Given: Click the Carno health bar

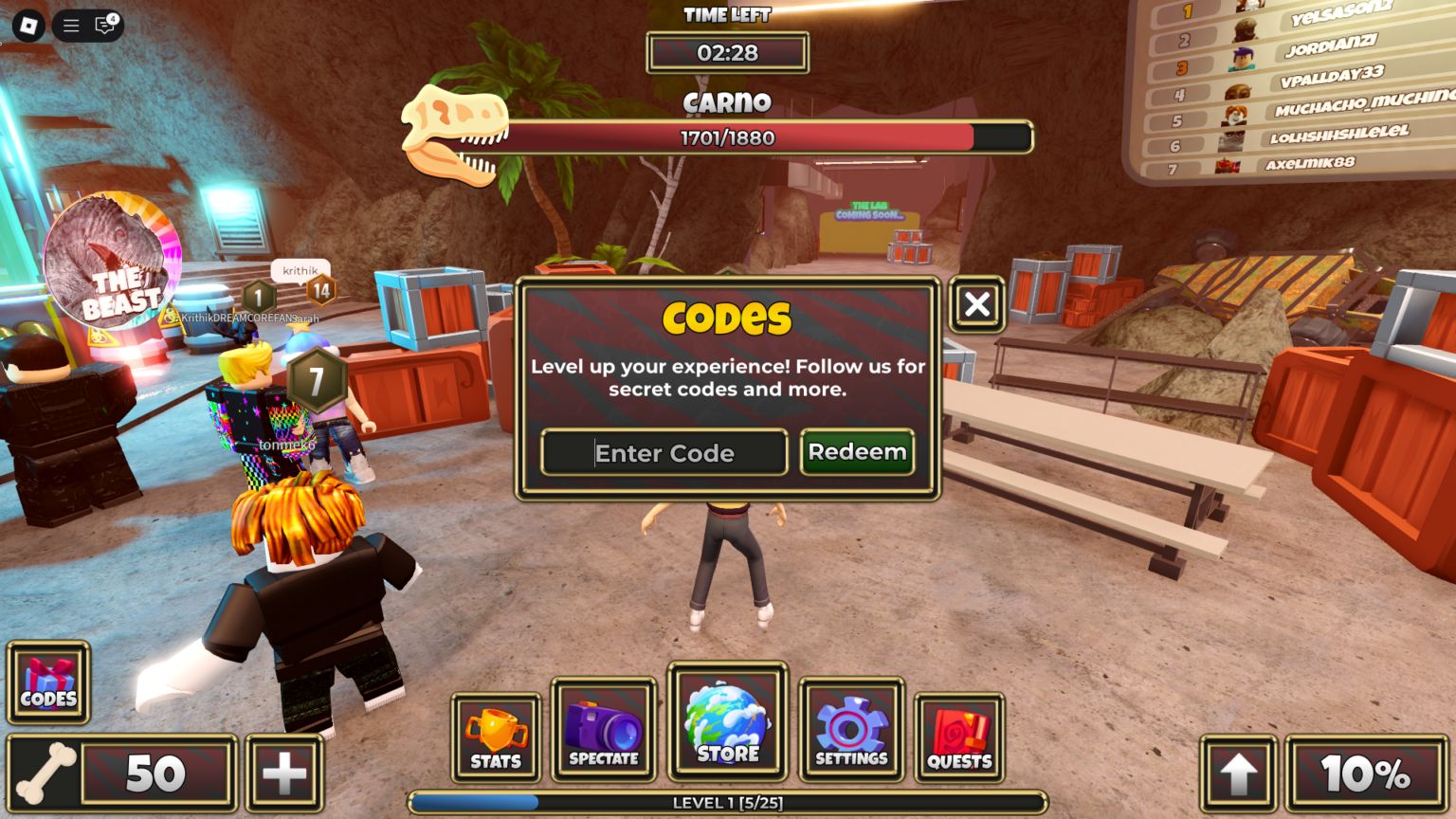Looking at the screenshot, I should pos(728,137).
